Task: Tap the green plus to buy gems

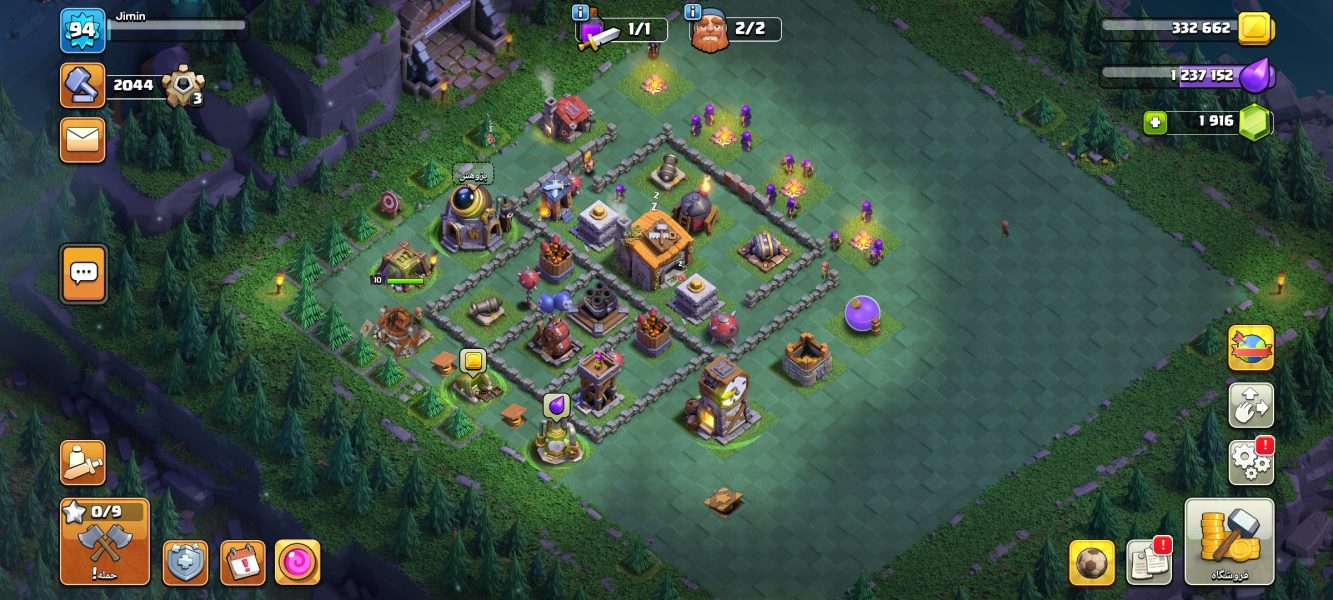Action: pyautogui.click(x=1156, y=122)
